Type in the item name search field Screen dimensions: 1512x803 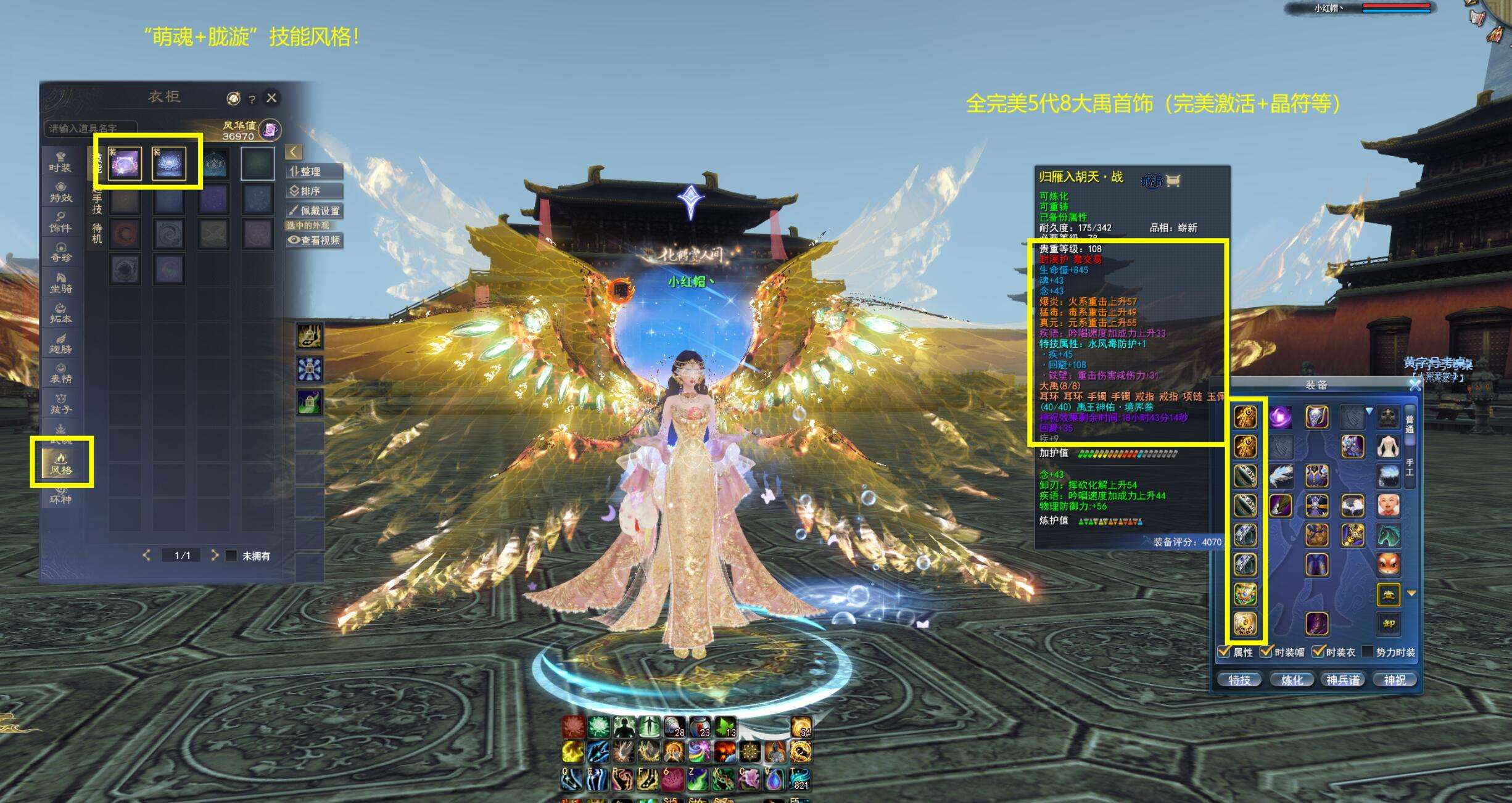[x=89, y=128]
